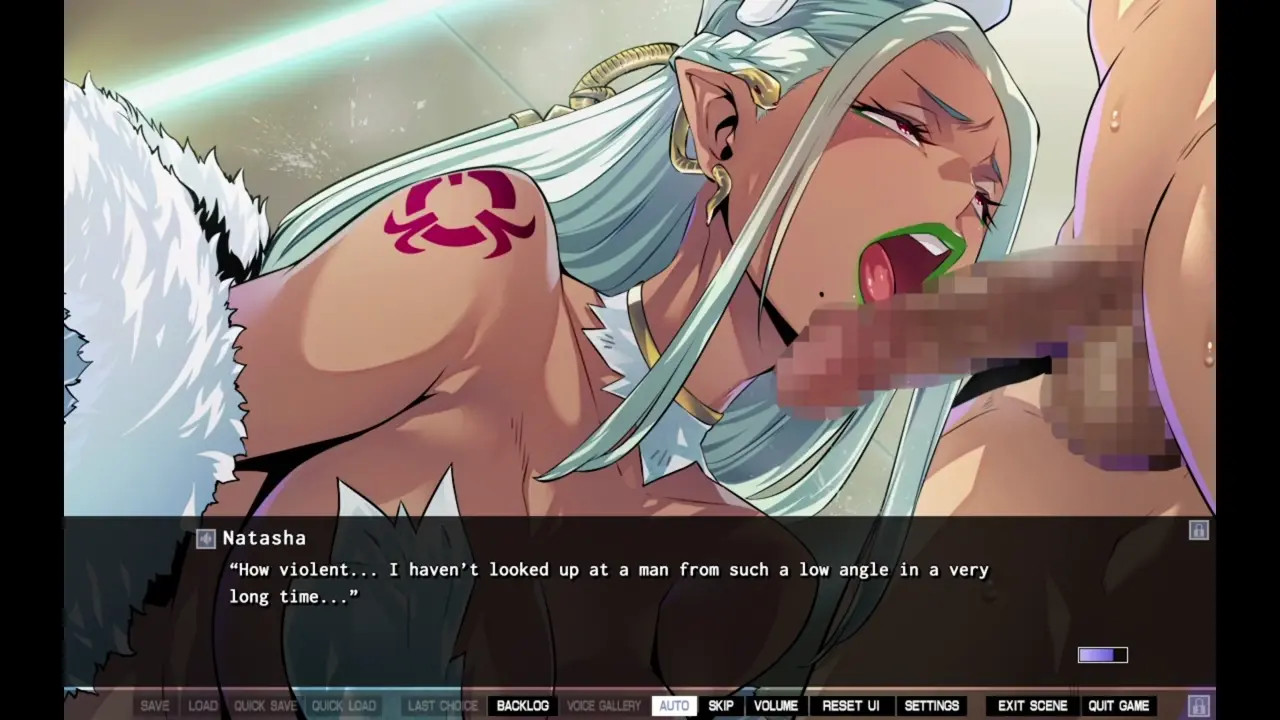The width and height of the screenshot is (1280, 720).
Task: Open the Volume controls
Action: 776,706
